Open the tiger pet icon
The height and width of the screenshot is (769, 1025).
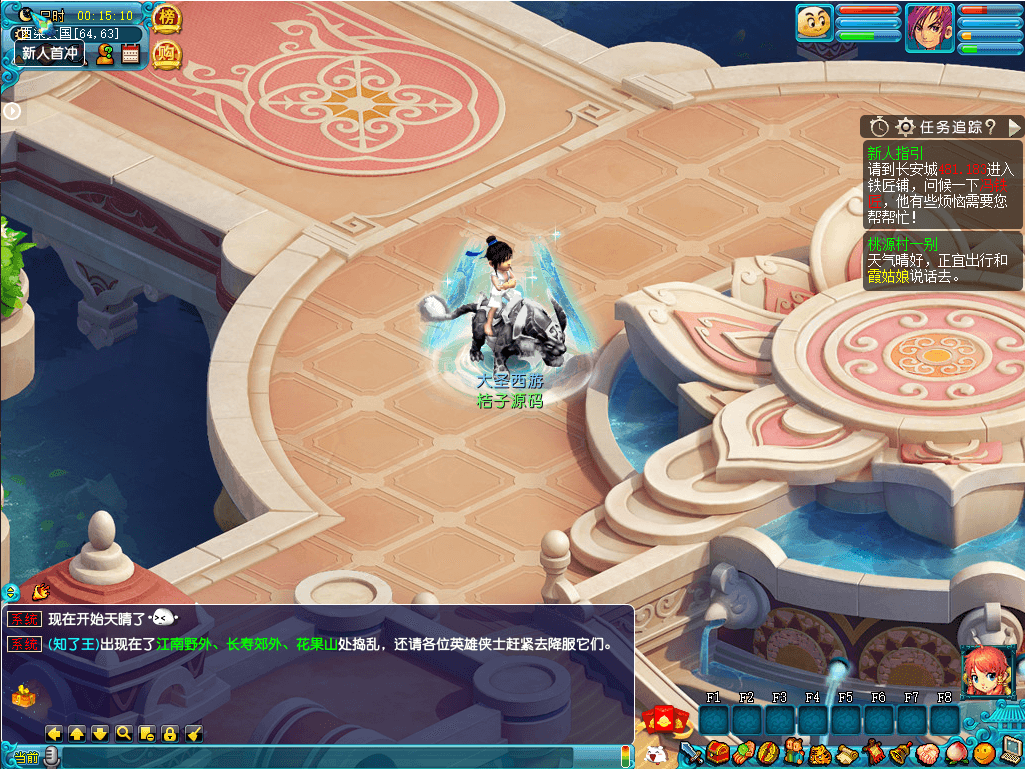click(x=821, y=752)
